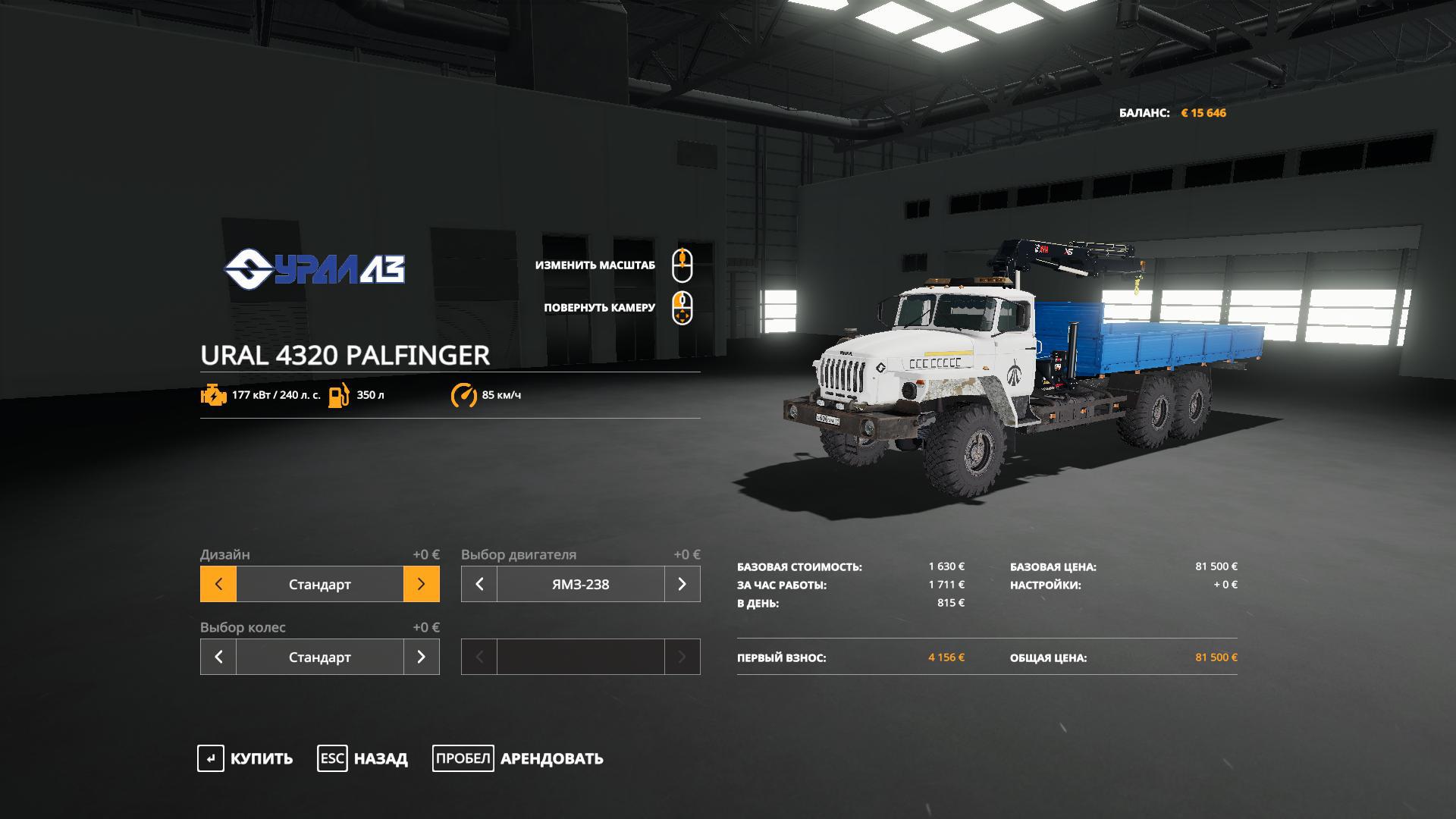
Task: Switch to next engine after ЯМЗ-238
Action: pyautogui.click(x=682, y=584)
